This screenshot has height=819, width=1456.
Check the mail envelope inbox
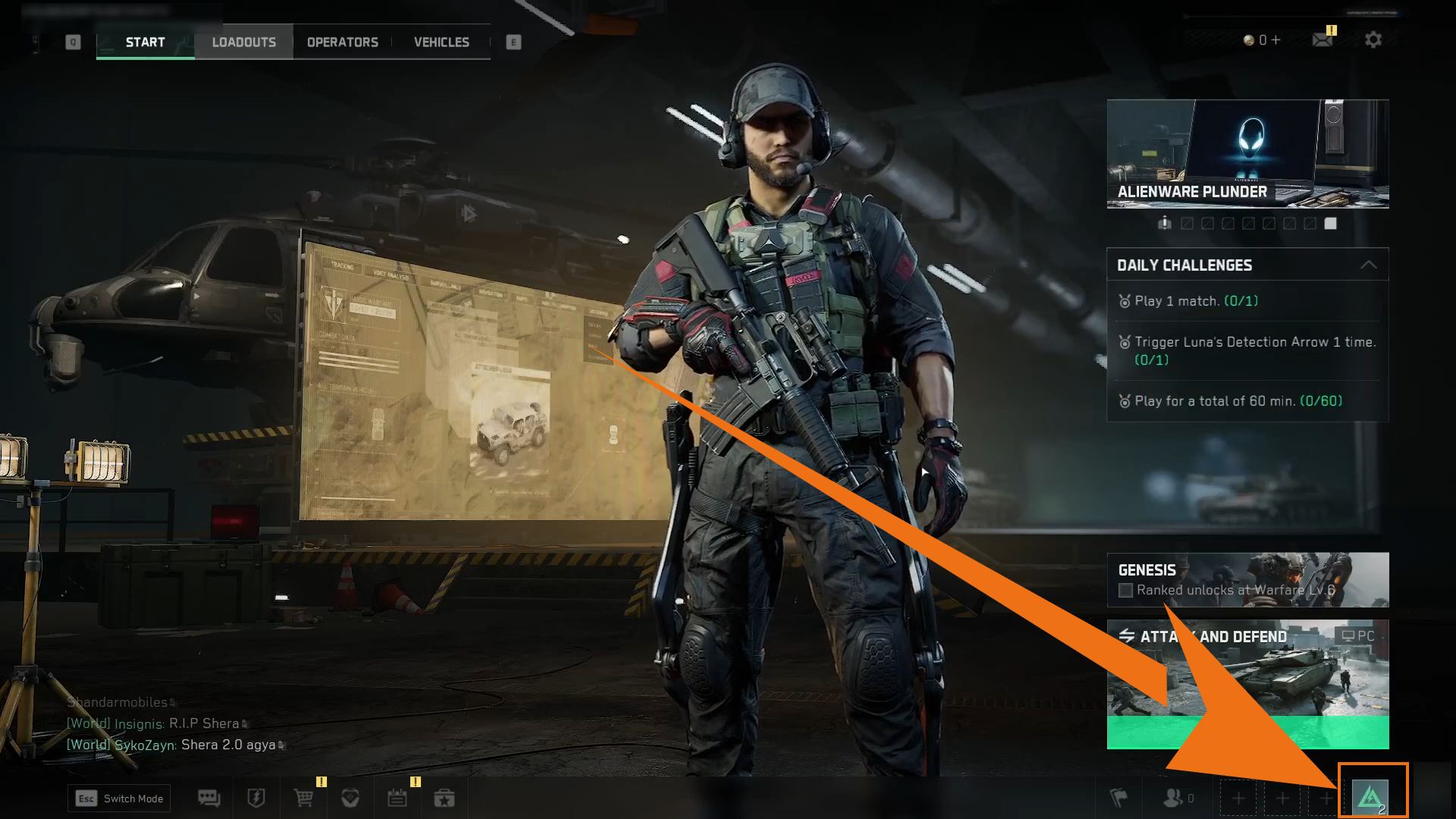[1323, 40]
